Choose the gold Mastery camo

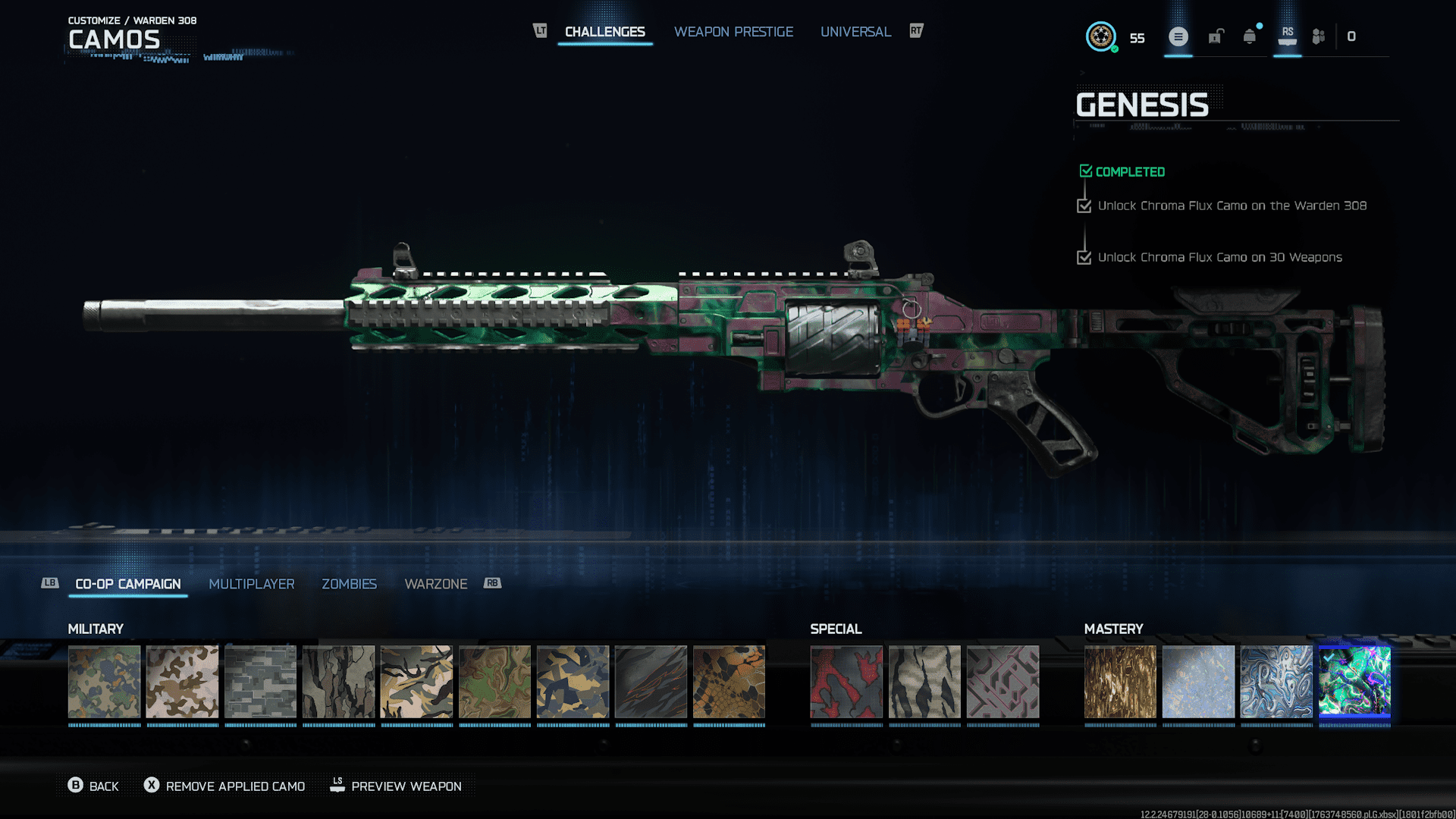coord(1120,682)
